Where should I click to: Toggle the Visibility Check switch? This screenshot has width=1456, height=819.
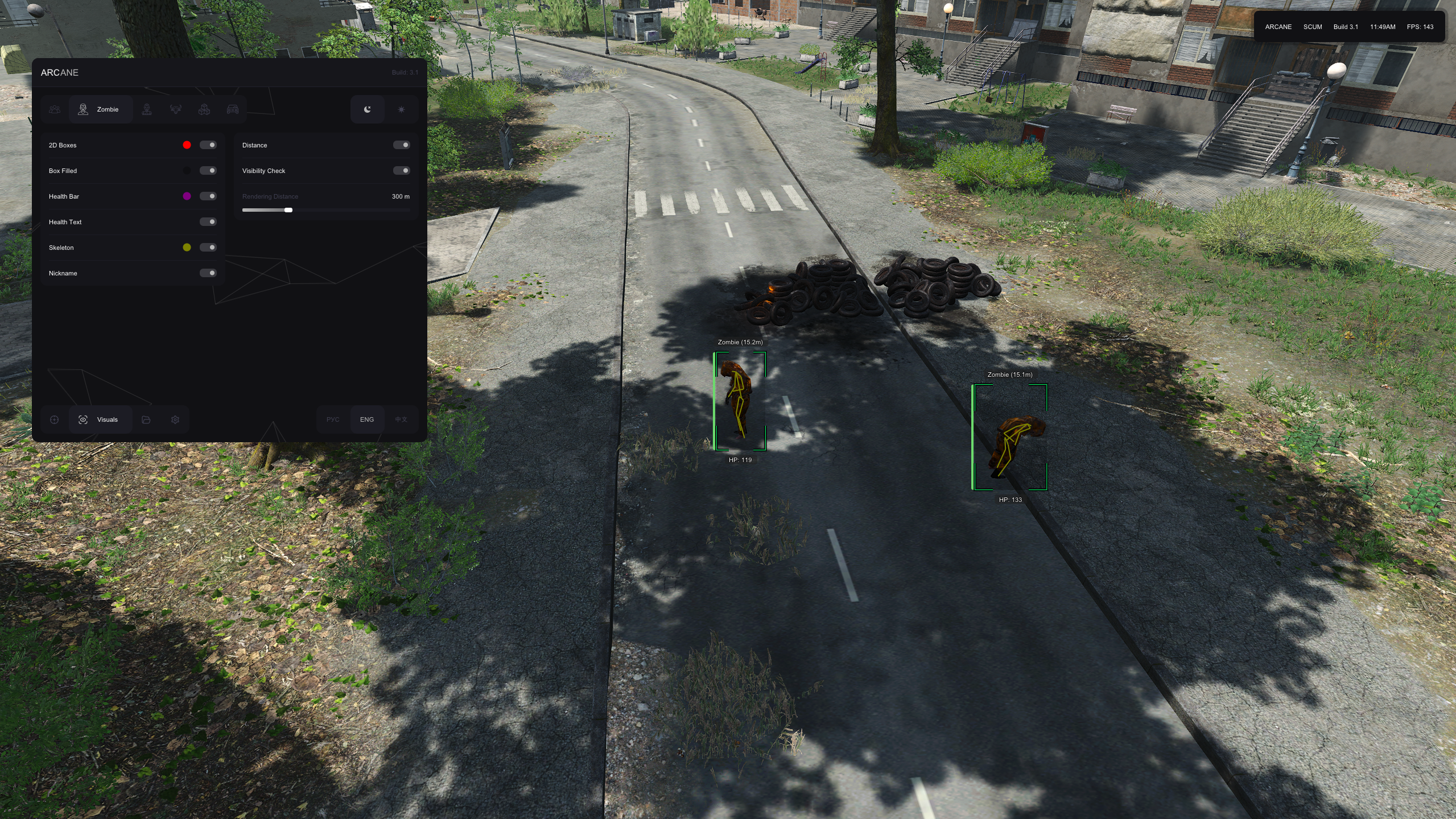pos(402,171)
